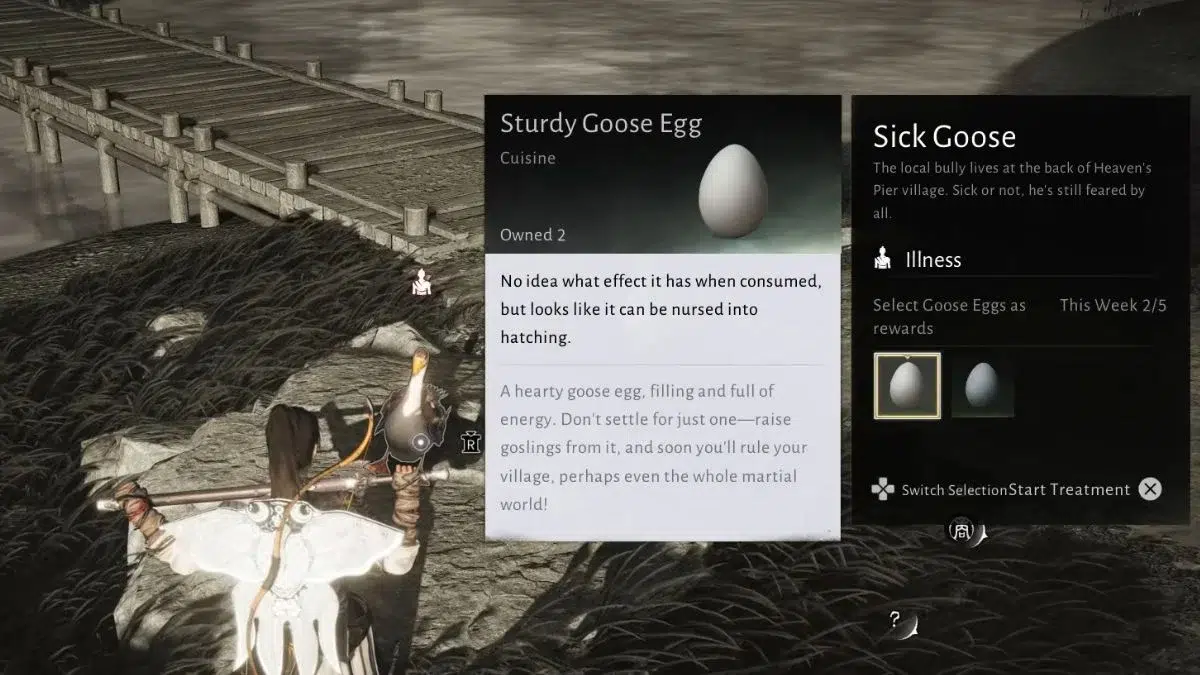Select the highlighted Sturdy Goose Egg reward

(x=907, y=386)
